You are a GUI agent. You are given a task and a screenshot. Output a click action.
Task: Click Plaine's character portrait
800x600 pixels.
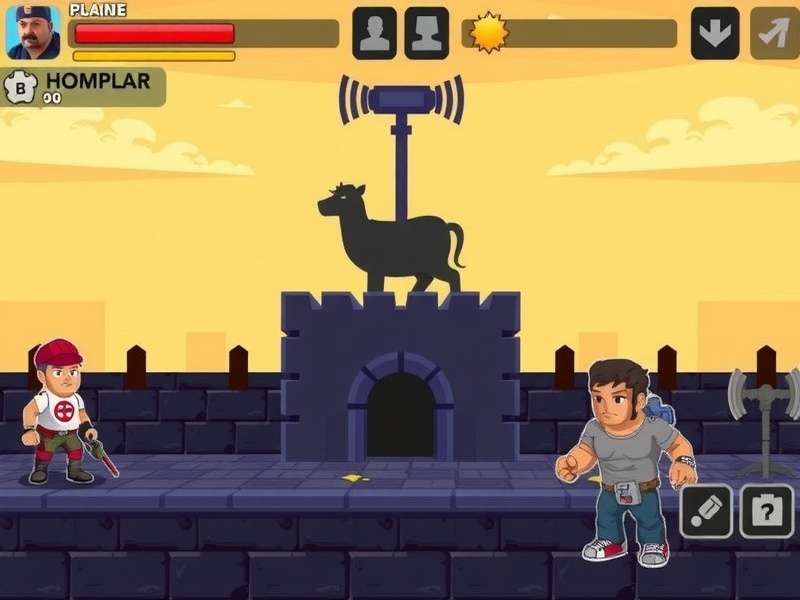click(33, 32)
